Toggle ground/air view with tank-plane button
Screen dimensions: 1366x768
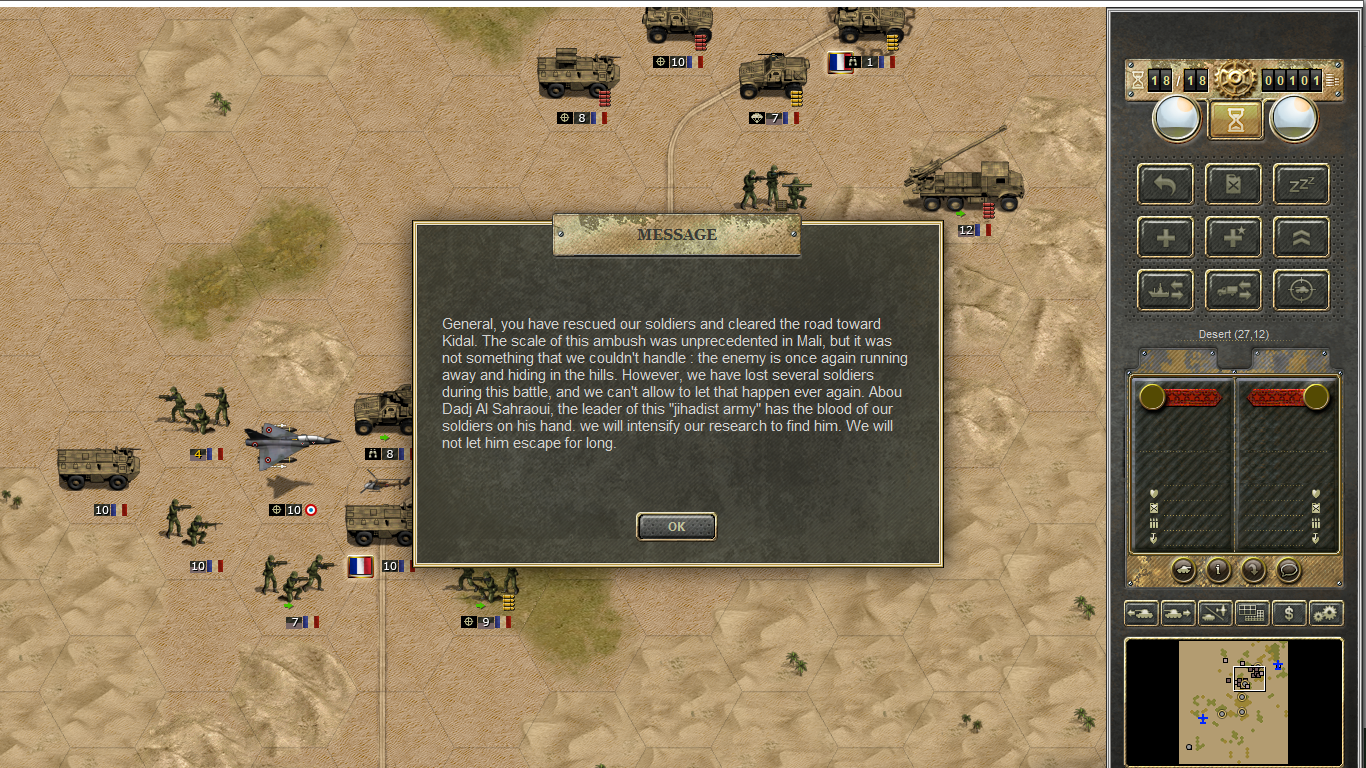(1215, 613)
